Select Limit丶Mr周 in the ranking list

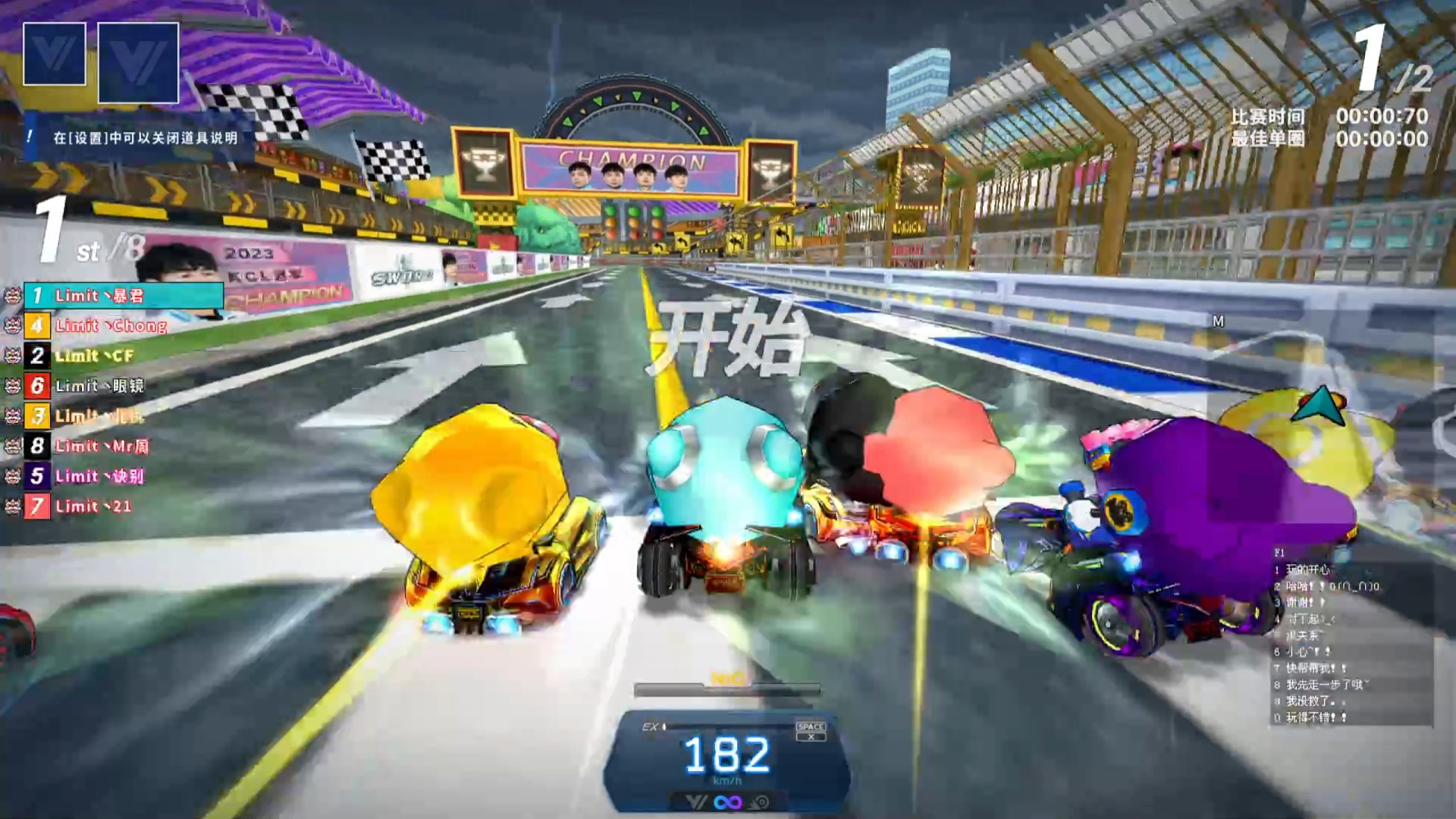click(x=101, y=447)
